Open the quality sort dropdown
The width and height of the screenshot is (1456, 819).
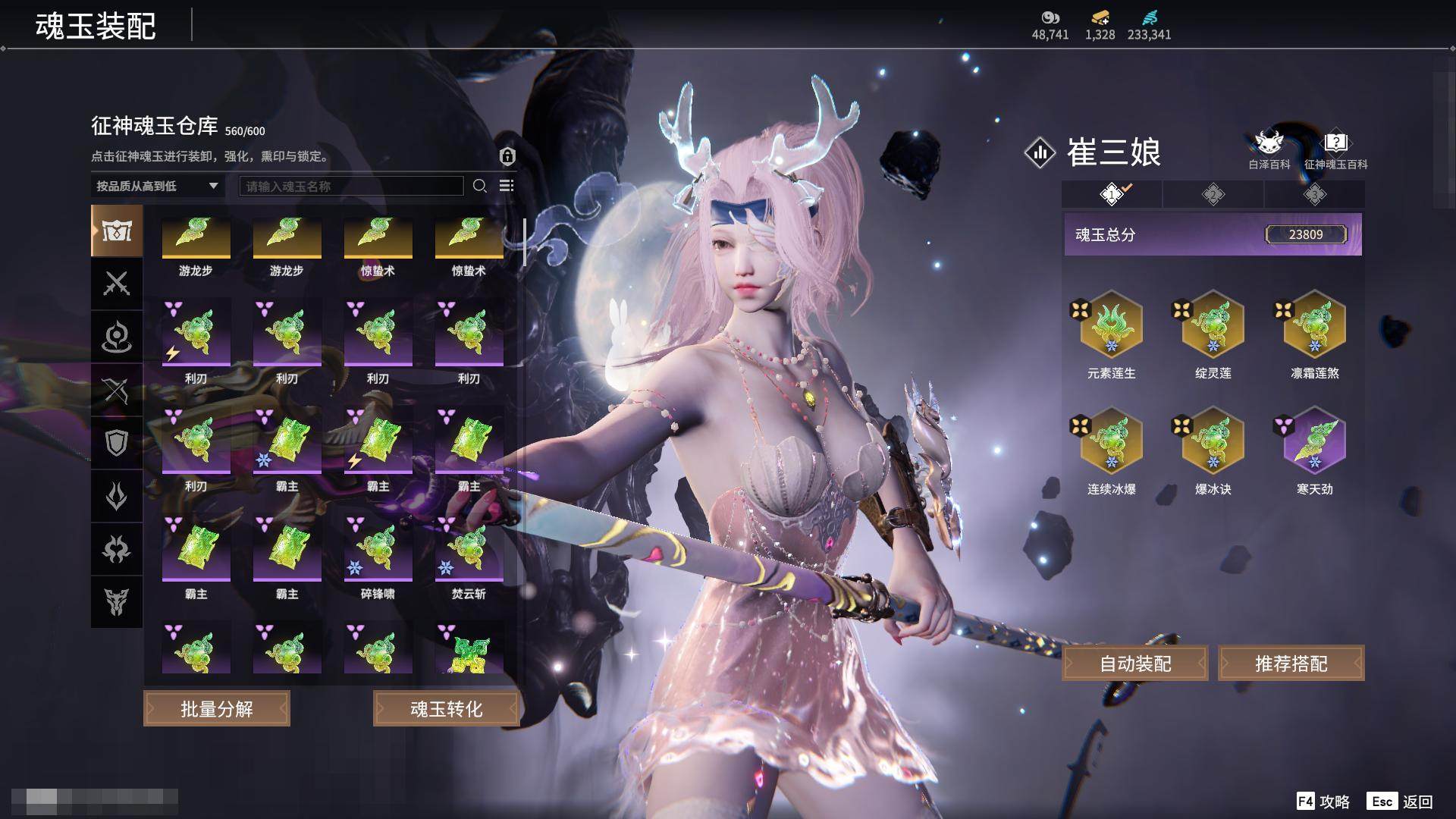click(157, 186)
